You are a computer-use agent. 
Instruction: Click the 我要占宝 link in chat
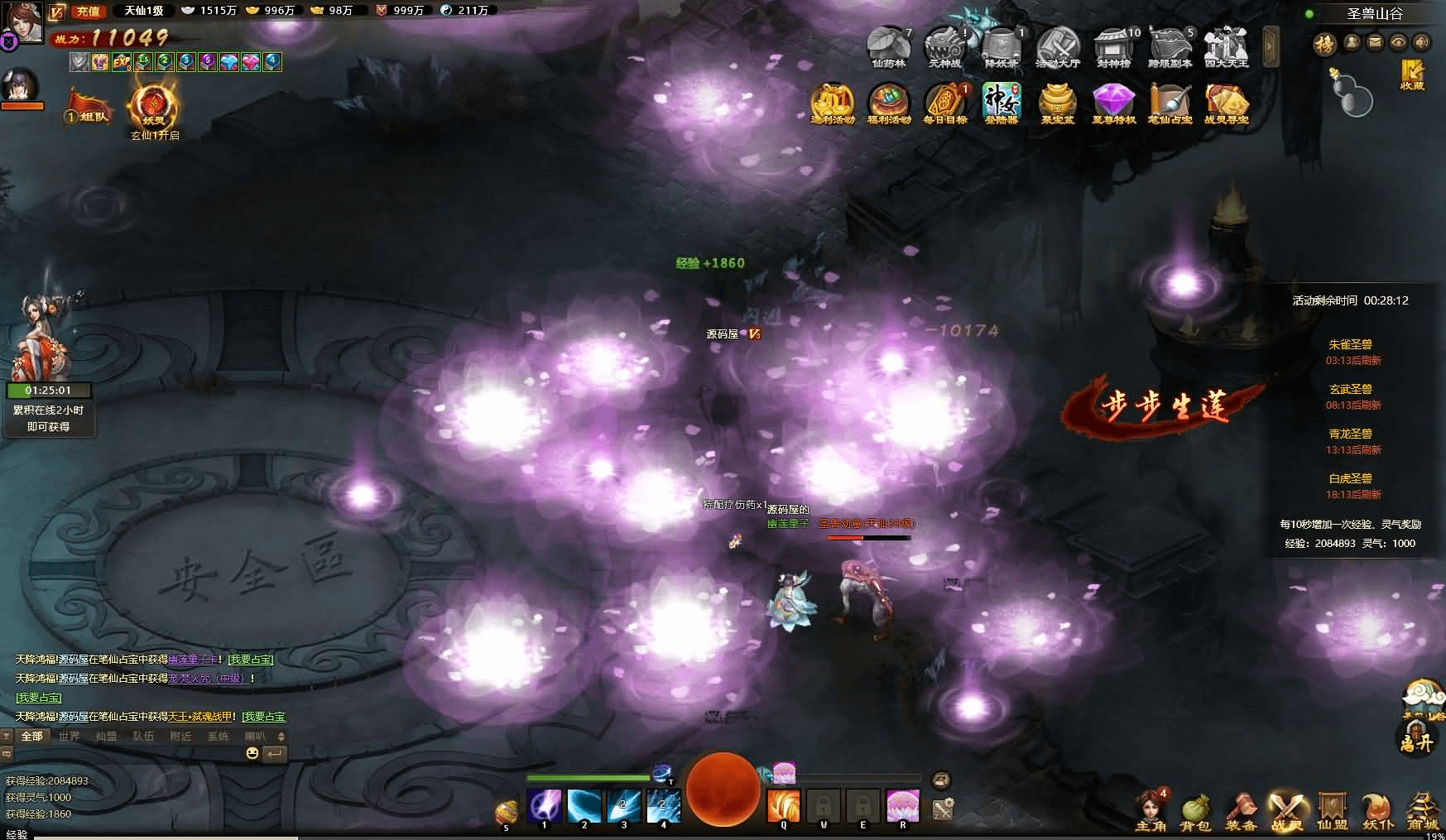coord(250,660)
